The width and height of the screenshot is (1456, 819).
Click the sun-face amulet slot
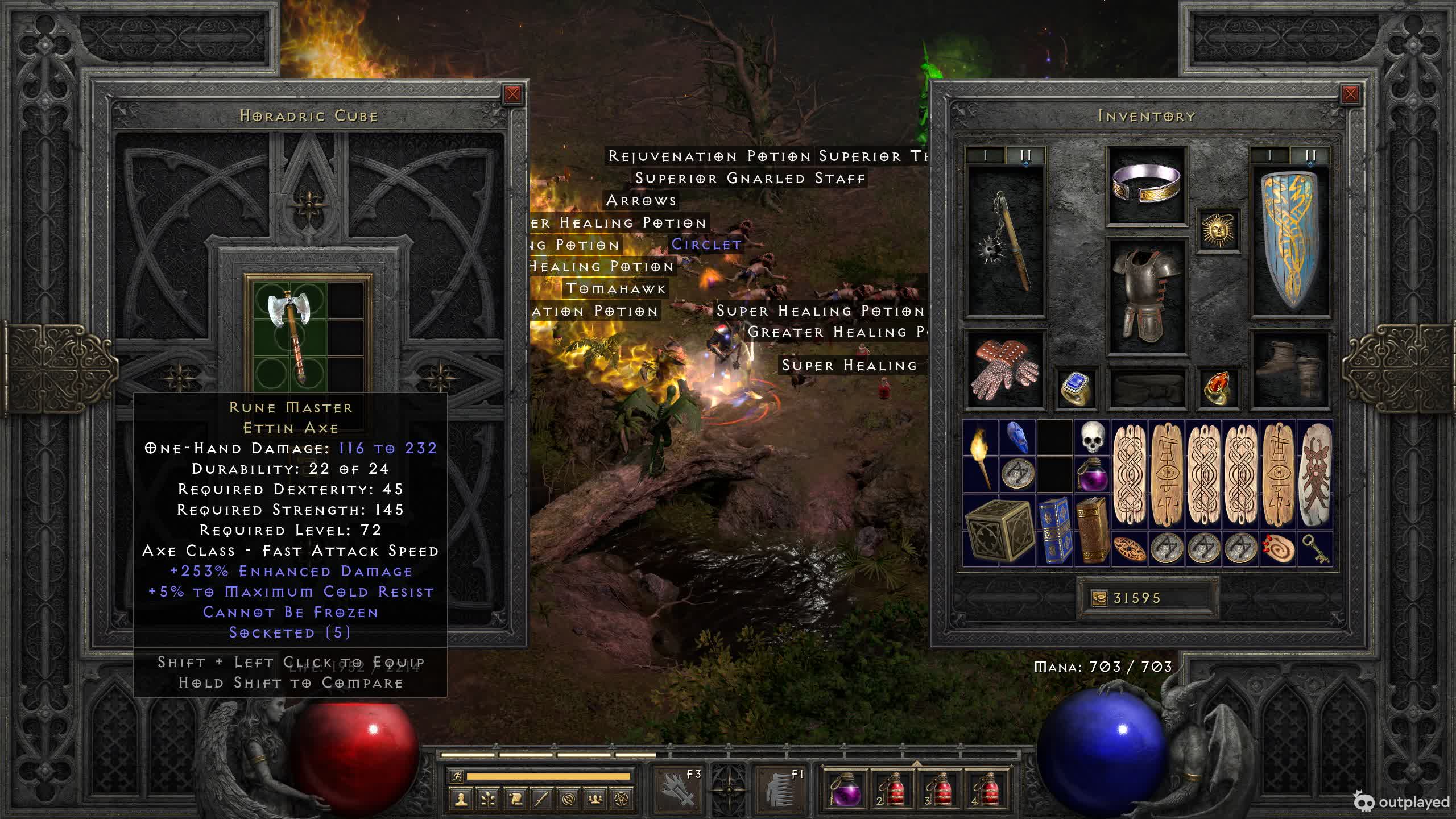pos(1217,230)
